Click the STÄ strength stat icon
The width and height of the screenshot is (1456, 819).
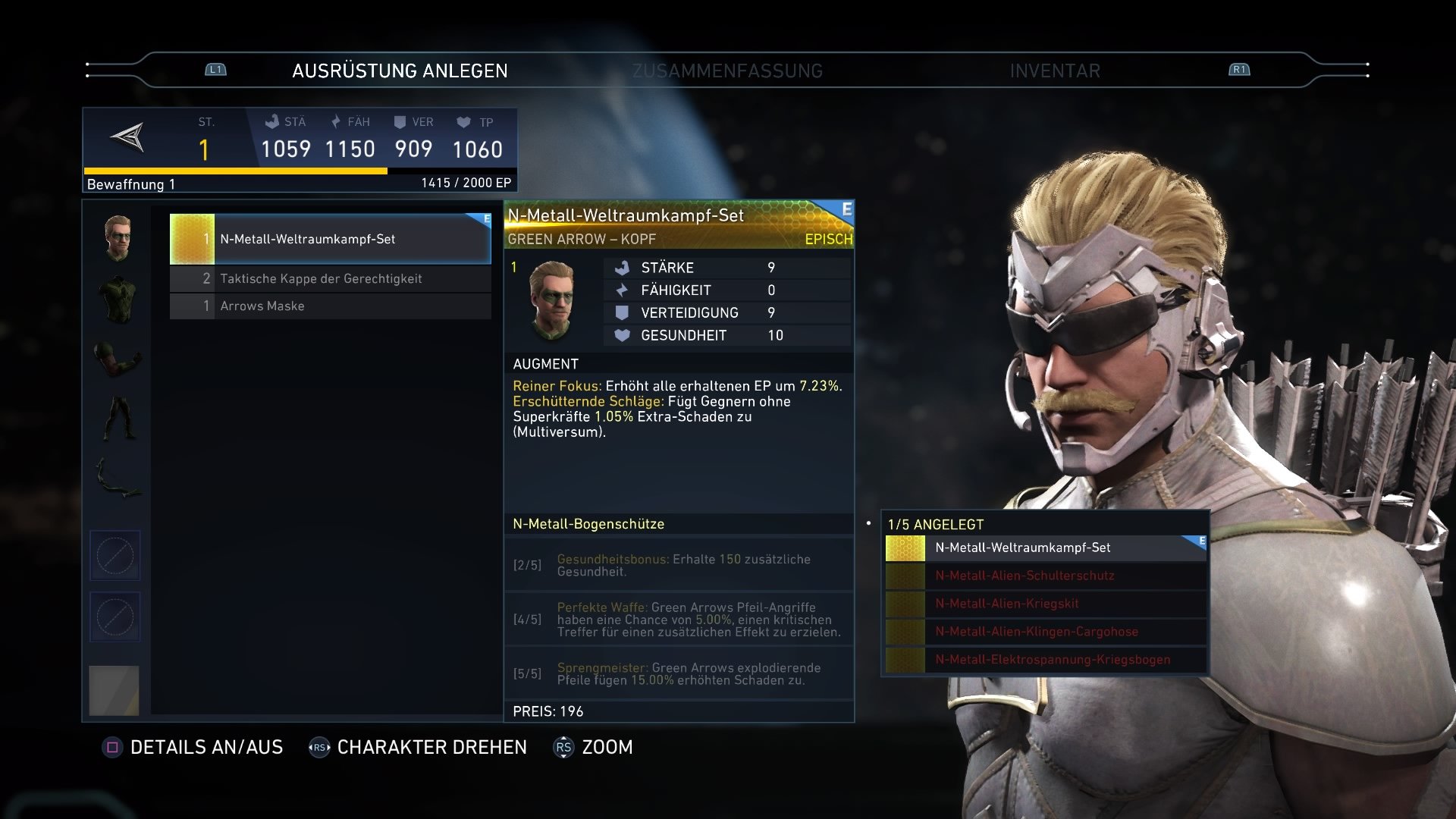click(271, 121)
